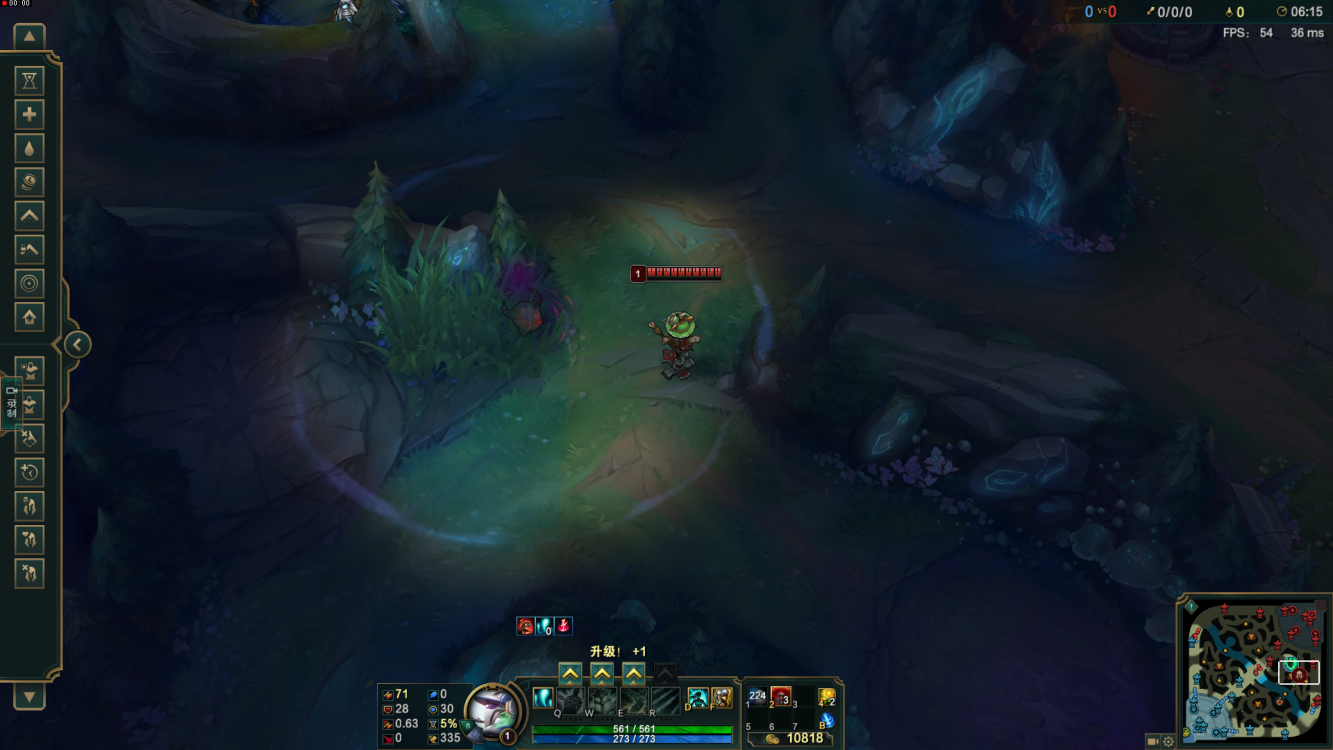Click the minimap
This screenshot has height=750, width=1333.
click(1254, 670)
